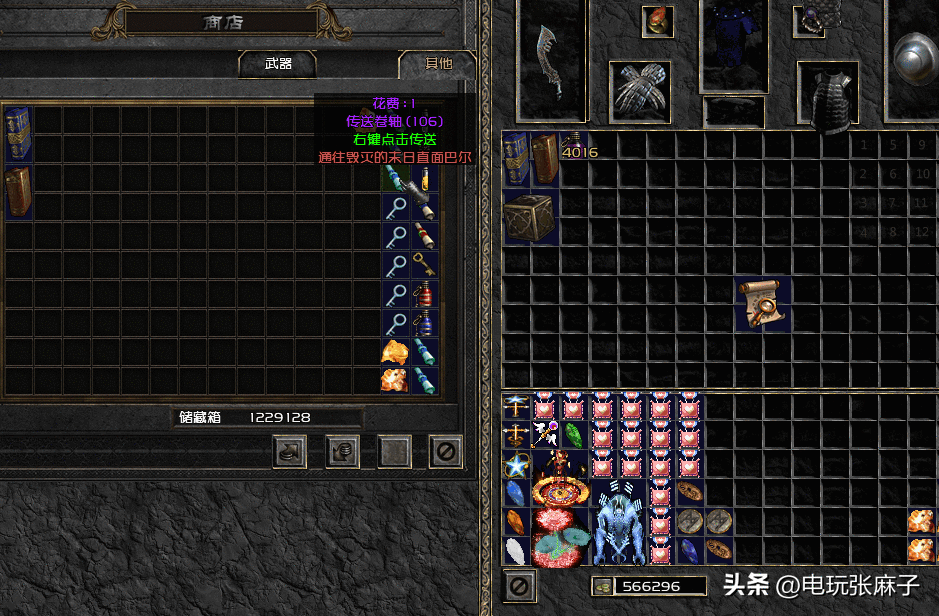Switch to the 武器 shop tab
The image size is (939, 616).
[x=278, y=64]
